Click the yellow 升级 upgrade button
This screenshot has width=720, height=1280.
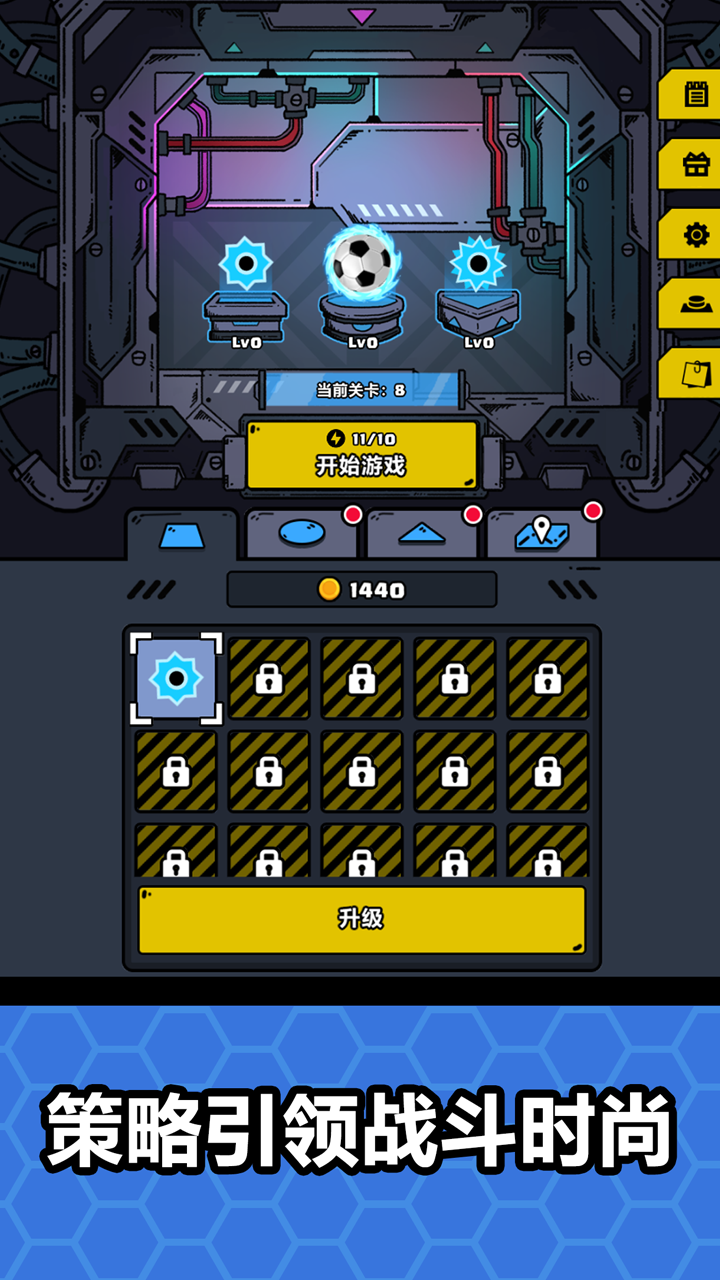coord(361,919)
